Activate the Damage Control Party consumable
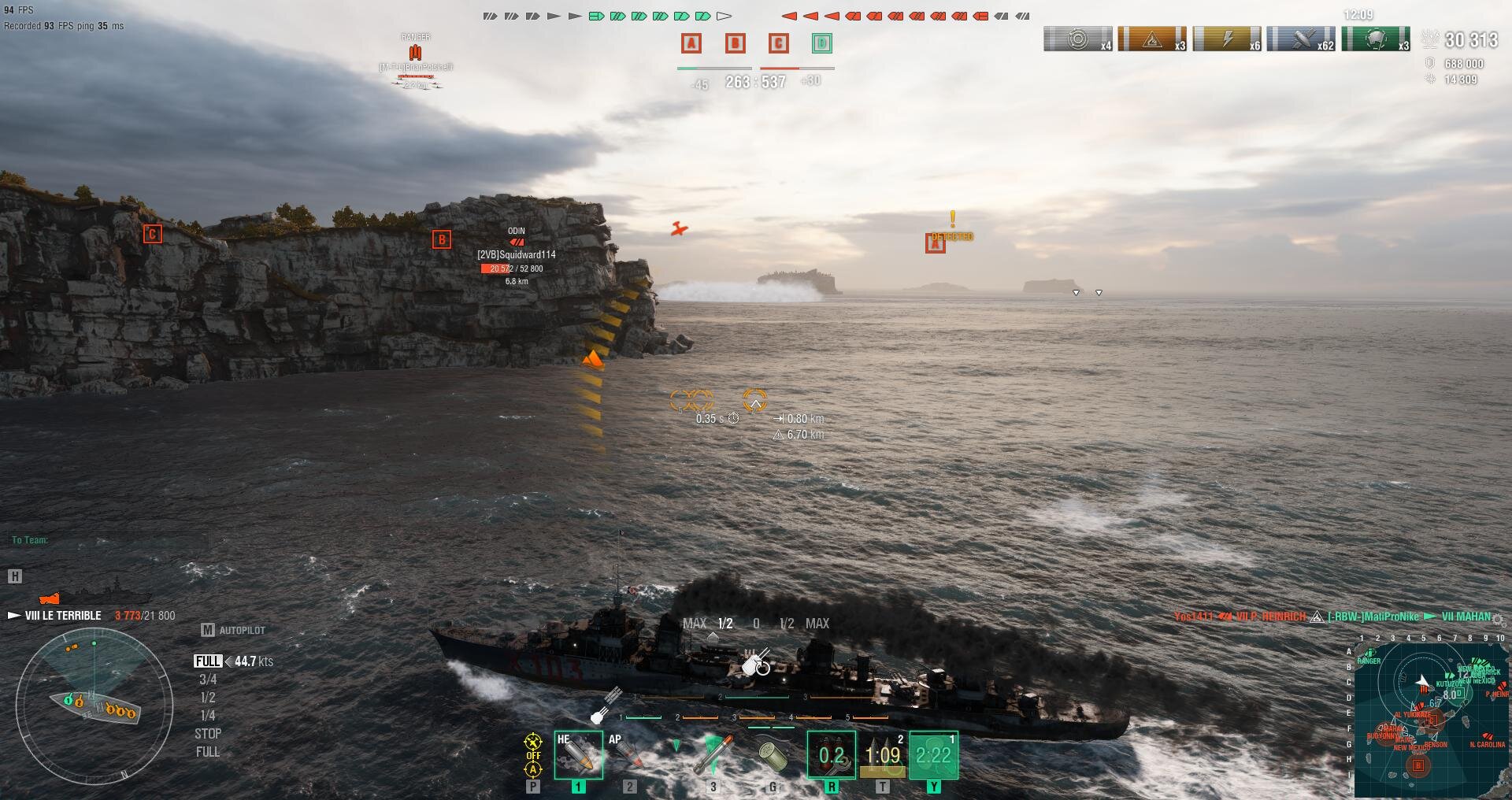Viewport: 1512px width, 800px height. tap(831, 755)
